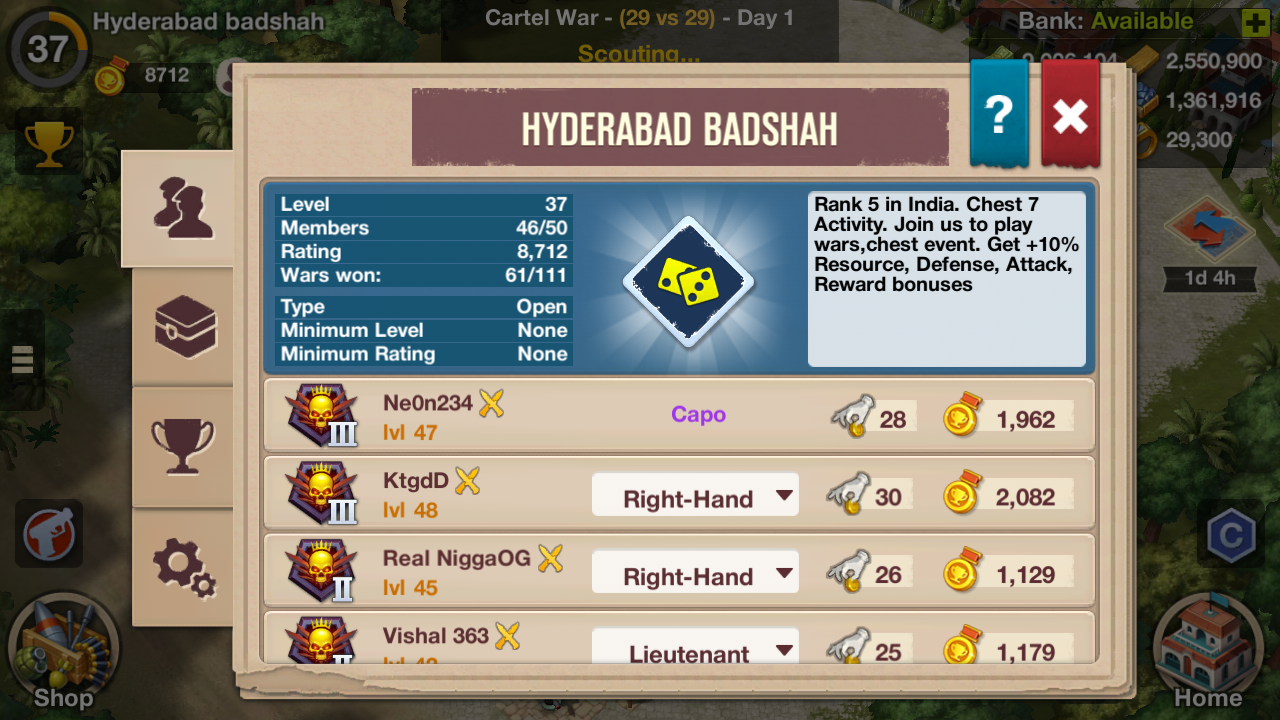Open the blue question mark help

point(999,116)
